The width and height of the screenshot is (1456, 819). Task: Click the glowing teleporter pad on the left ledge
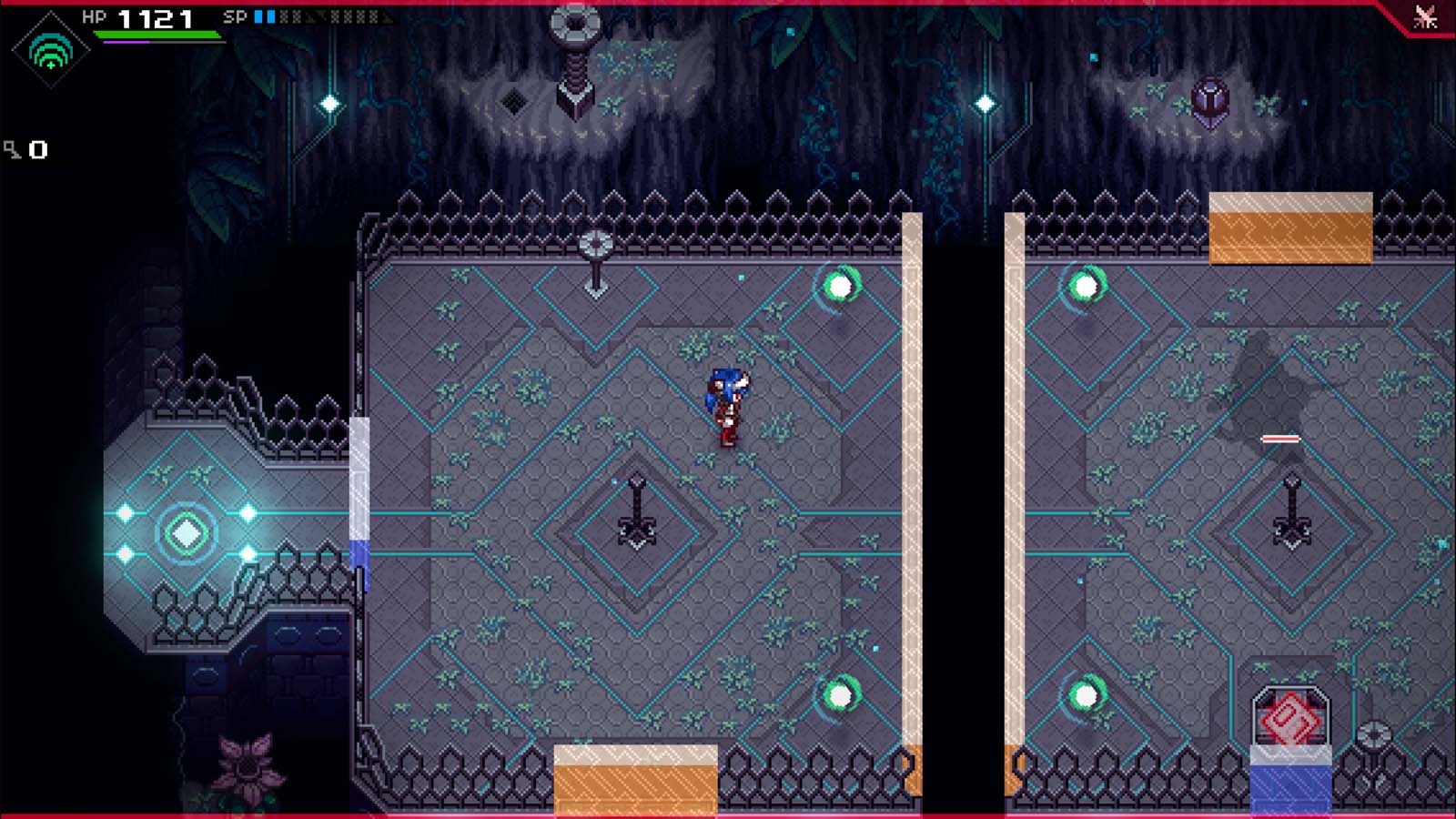point(185,531)
